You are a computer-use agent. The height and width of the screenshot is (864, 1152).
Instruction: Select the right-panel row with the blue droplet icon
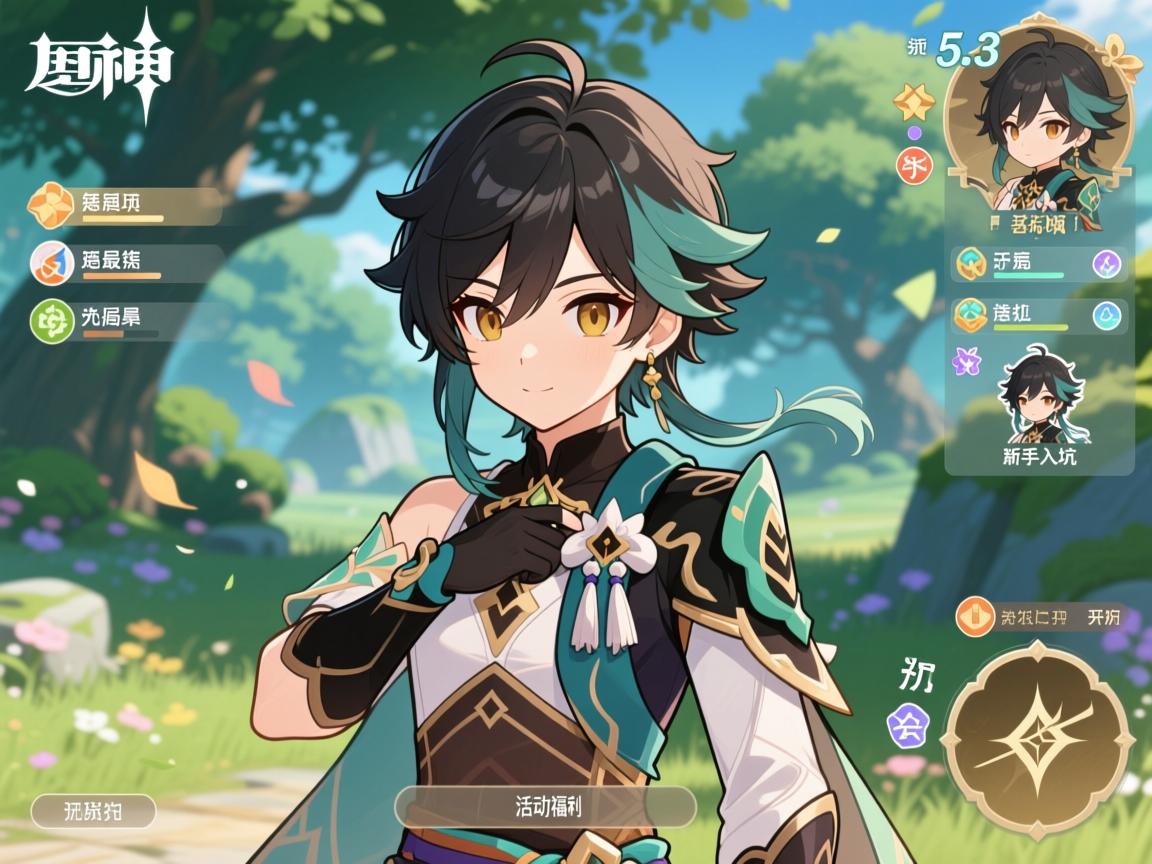click(x=1039, y=316)
